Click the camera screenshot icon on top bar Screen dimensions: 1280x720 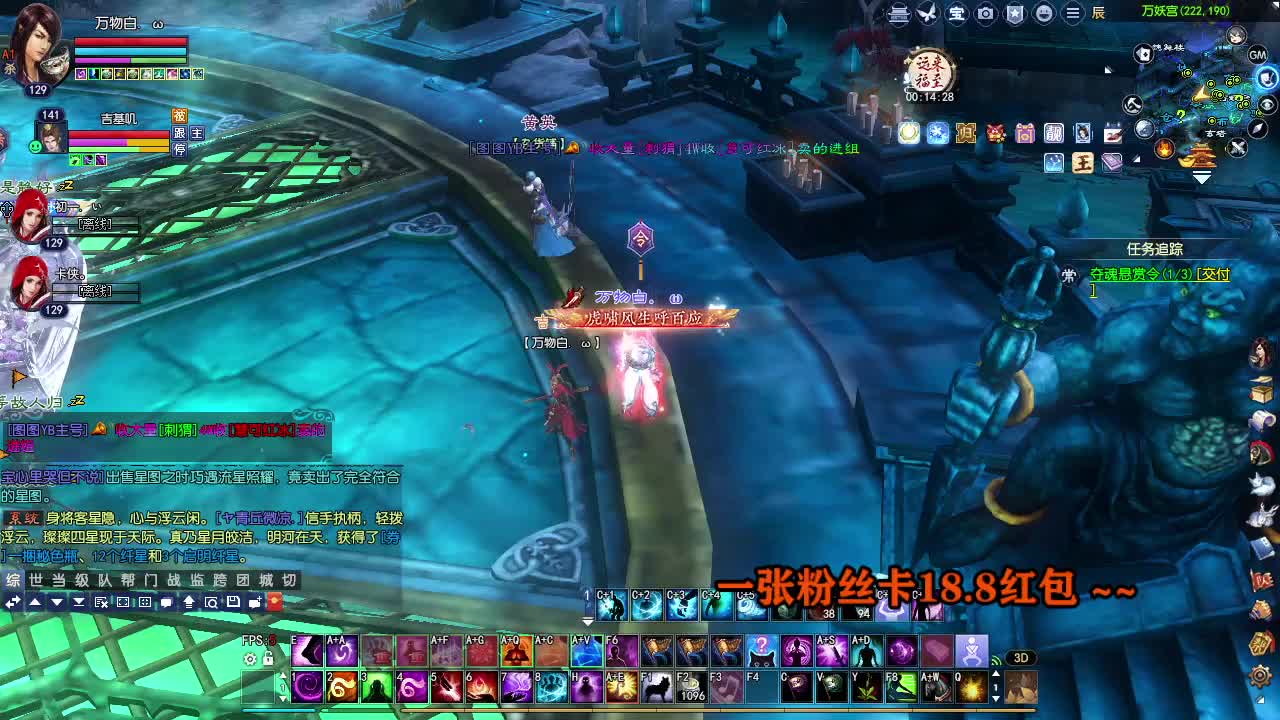click(x=985, y=14)
